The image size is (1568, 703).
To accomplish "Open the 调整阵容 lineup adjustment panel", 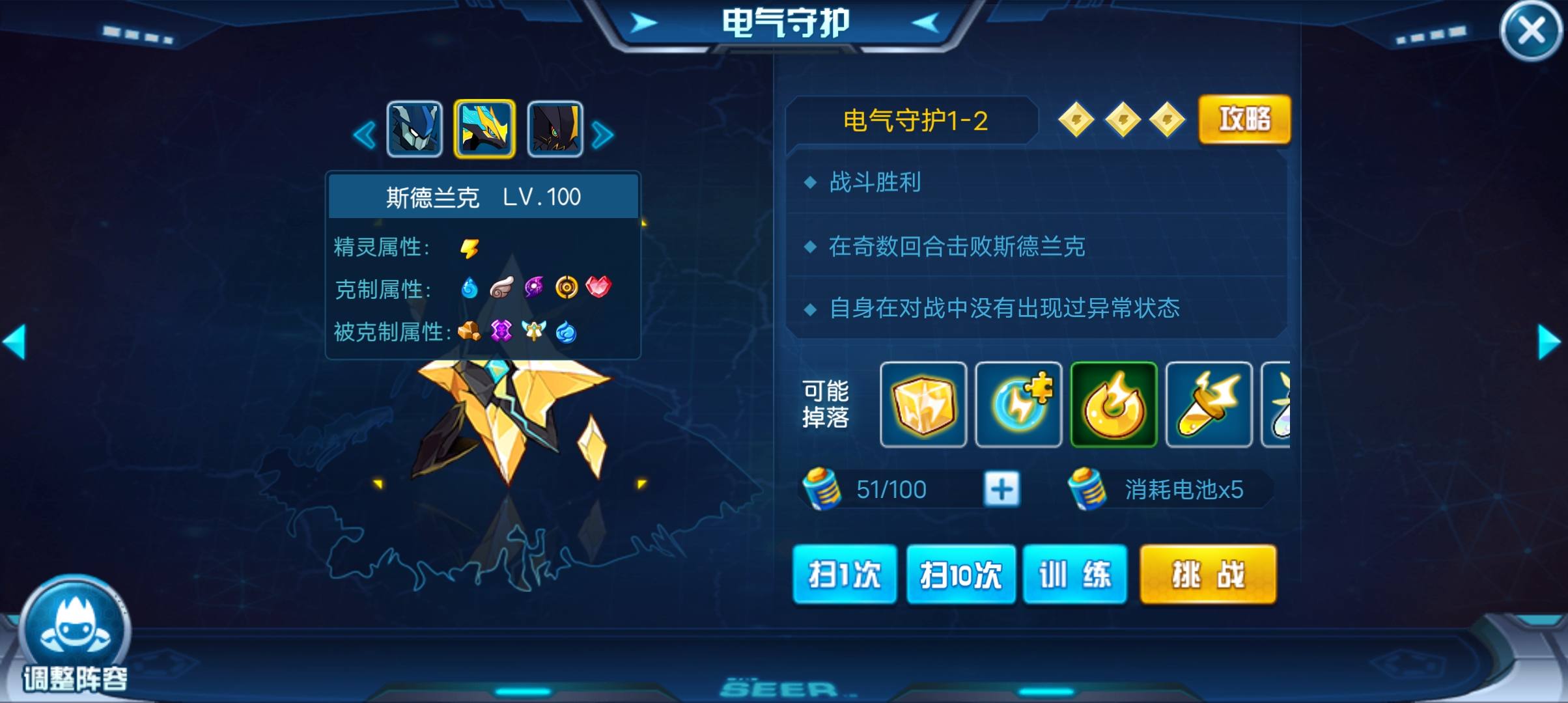I will coord(78,625).
